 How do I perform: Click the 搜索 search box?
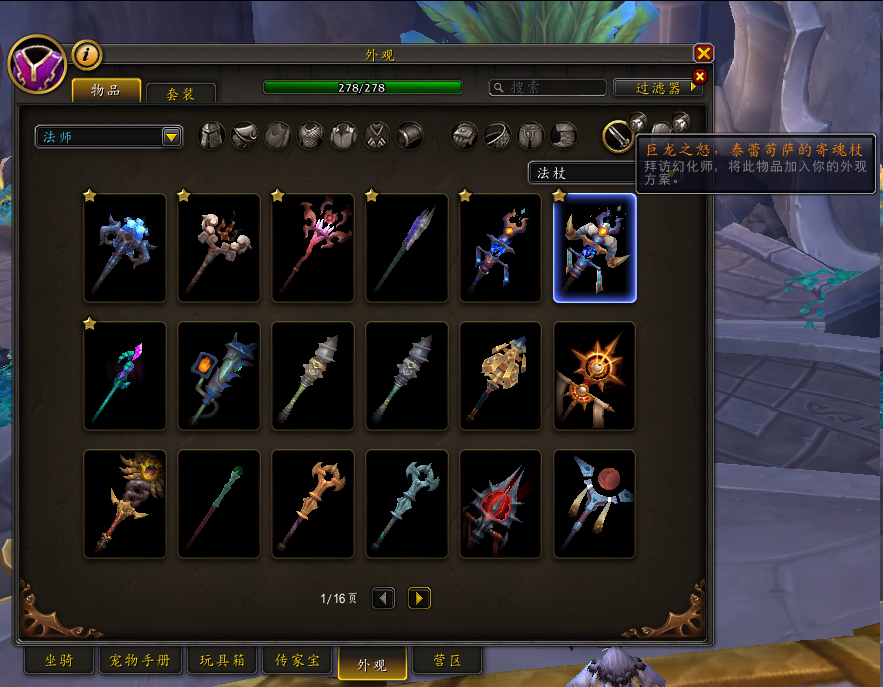point(547,88)
